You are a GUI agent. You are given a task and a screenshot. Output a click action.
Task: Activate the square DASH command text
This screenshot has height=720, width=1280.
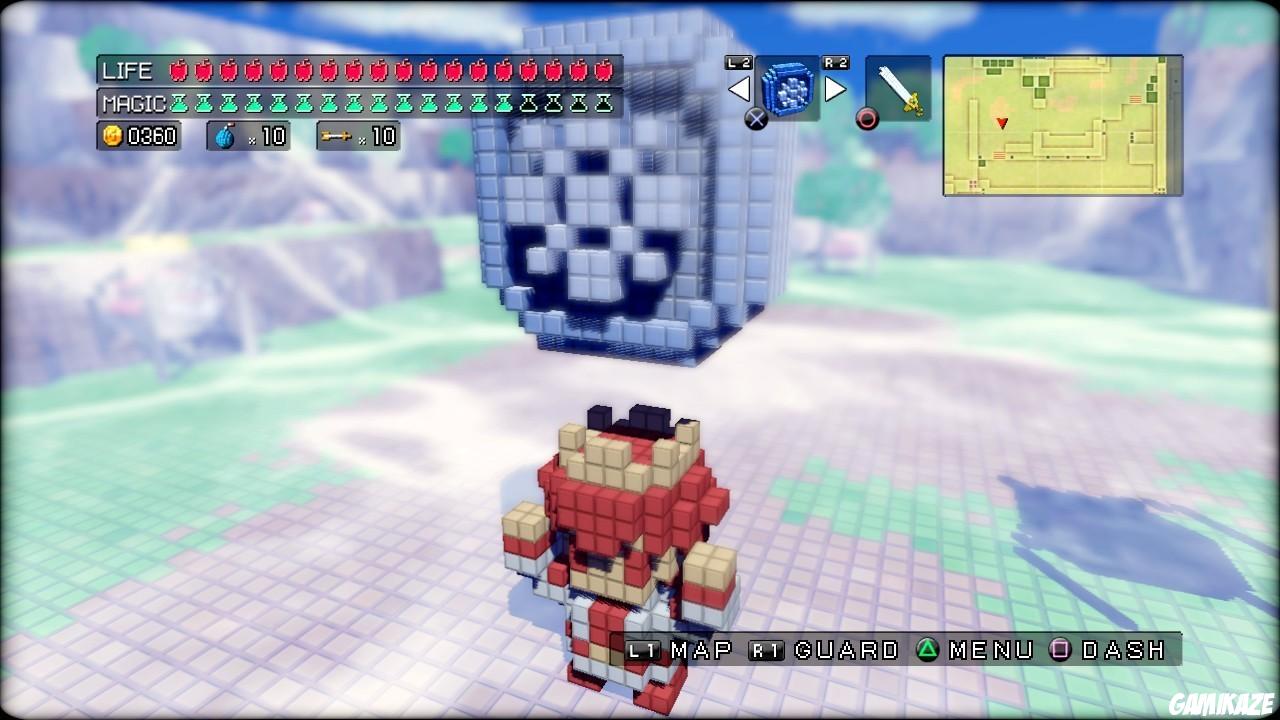point(1125,650)
